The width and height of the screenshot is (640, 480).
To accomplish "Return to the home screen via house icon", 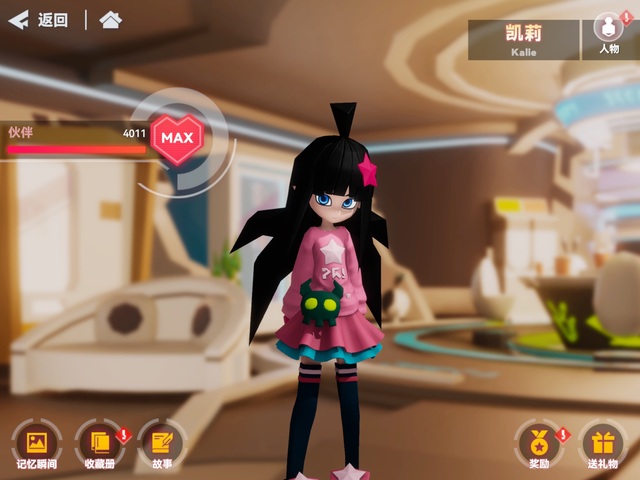I will pyautogui.click(x=110, y=20).
